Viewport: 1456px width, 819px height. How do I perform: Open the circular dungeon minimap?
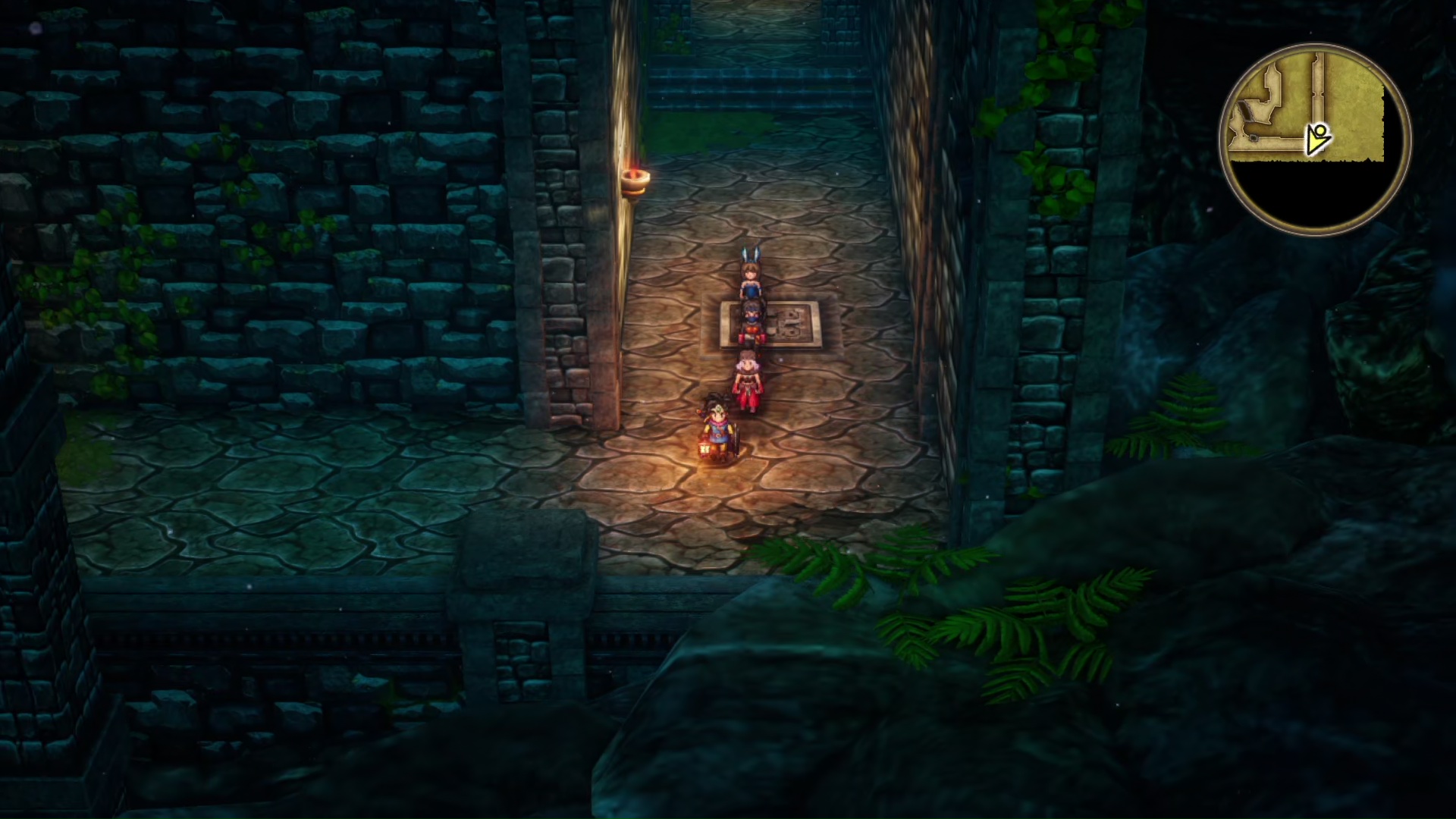pyautogui.click(x=1315, y=140)
